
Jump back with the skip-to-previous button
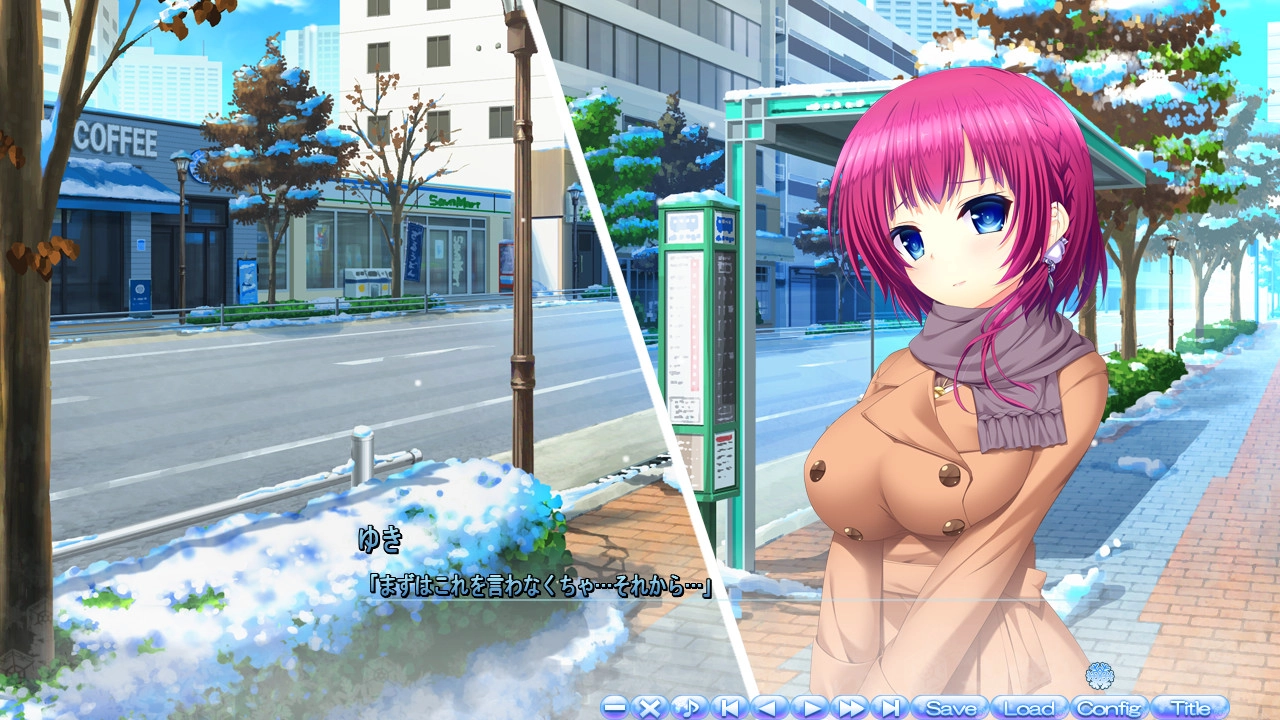click(729, 708)
